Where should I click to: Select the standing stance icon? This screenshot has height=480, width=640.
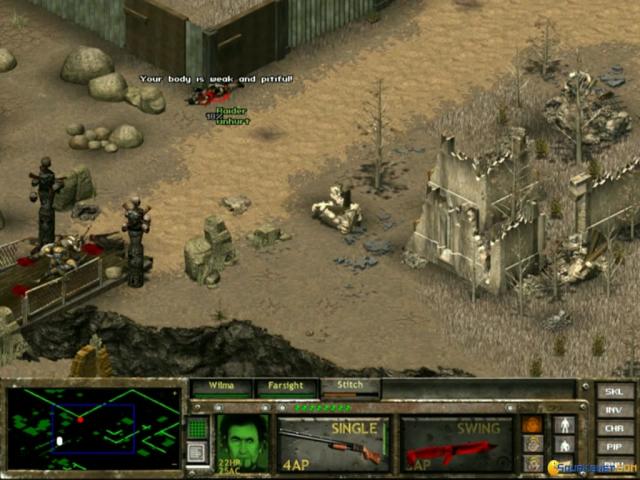click(565, 425)
